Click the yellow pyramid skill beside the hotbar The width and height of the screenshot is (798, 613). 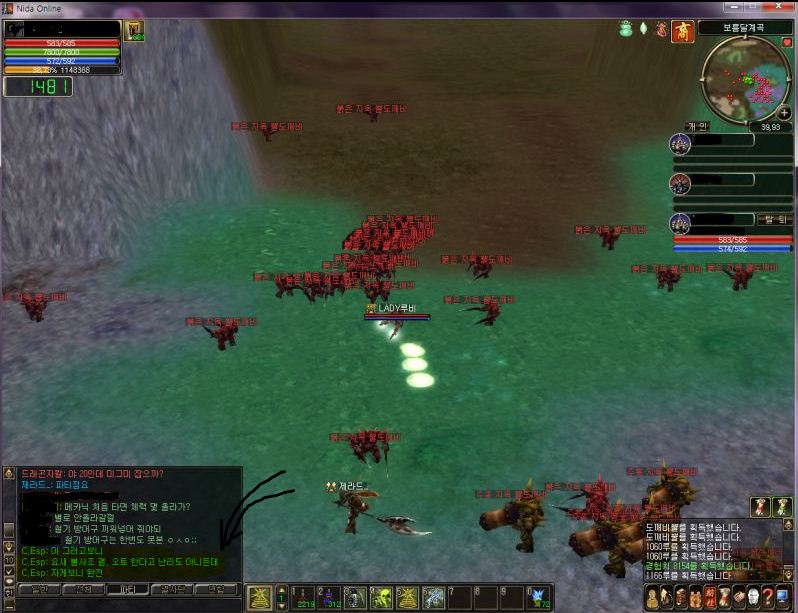(259, 597)
